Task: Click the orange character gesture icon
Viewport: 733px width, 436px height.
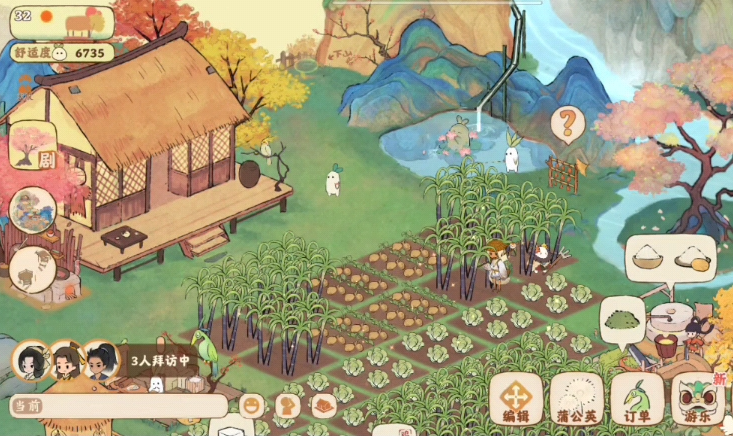Action: tap(288, 406)
